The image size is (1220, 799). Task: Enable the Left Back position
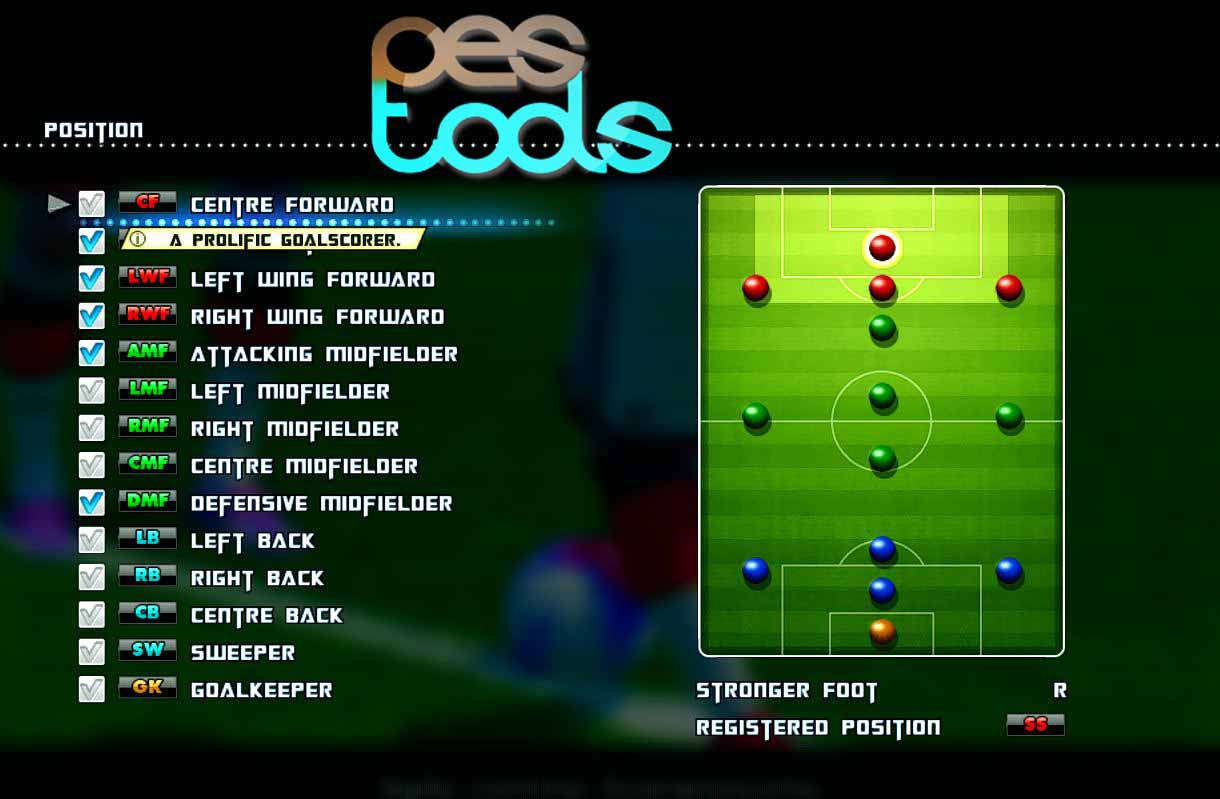pos(91,540)
